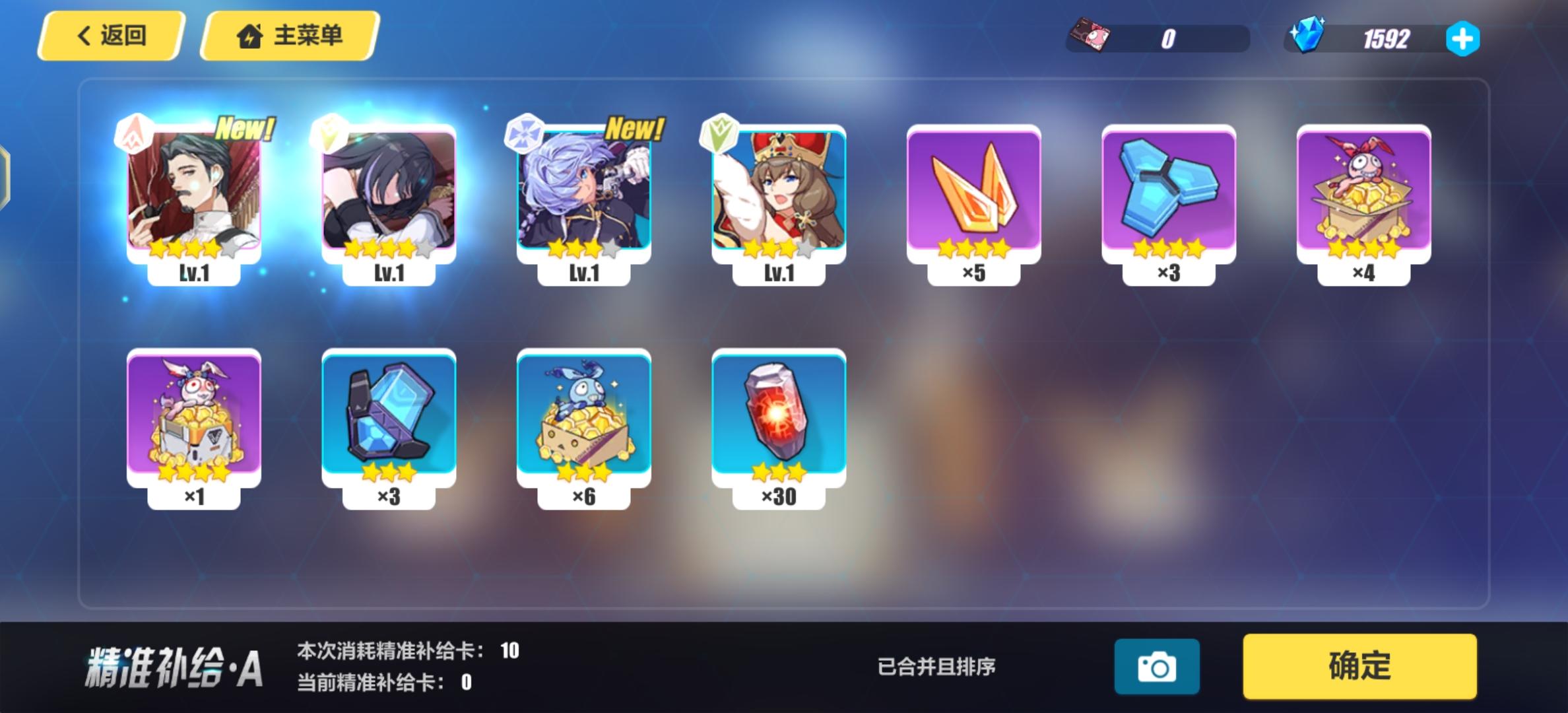Click the red element badge on first character card

pyautogui.click(x=133, y=133)
